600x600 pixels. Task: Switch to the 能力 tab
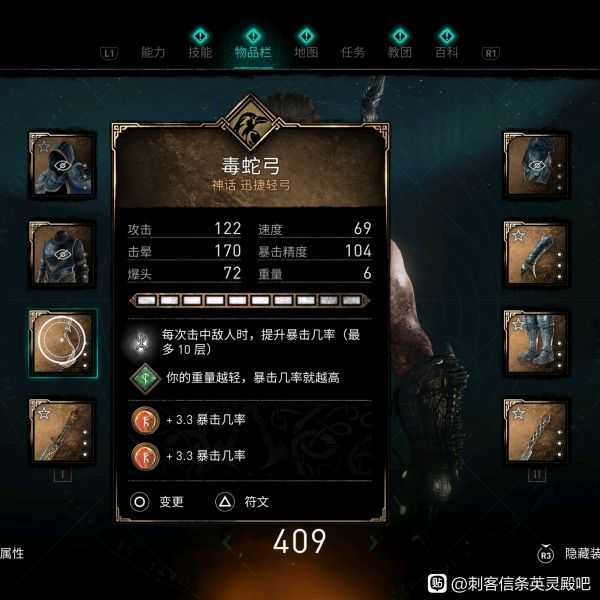click(x=153, y=52)
